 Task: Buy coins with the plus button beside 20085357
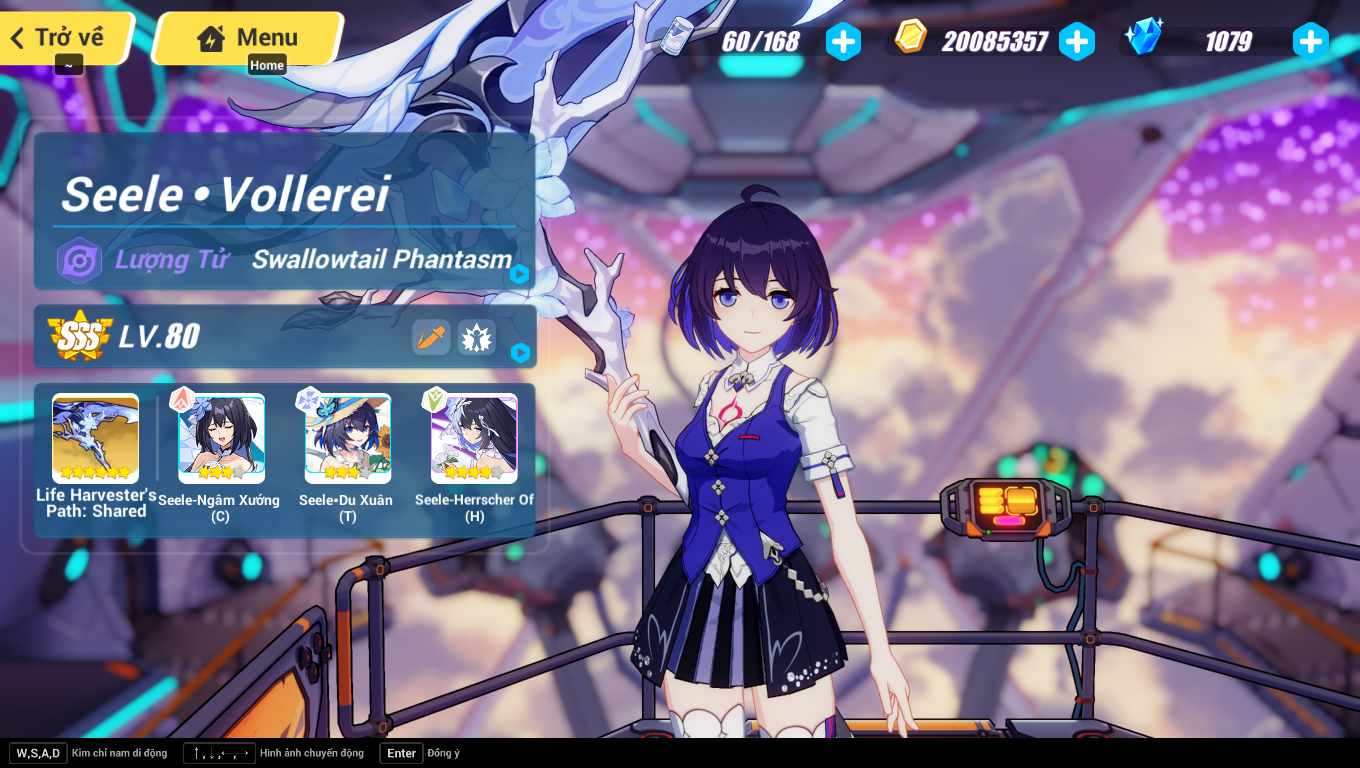(1077, 41)
